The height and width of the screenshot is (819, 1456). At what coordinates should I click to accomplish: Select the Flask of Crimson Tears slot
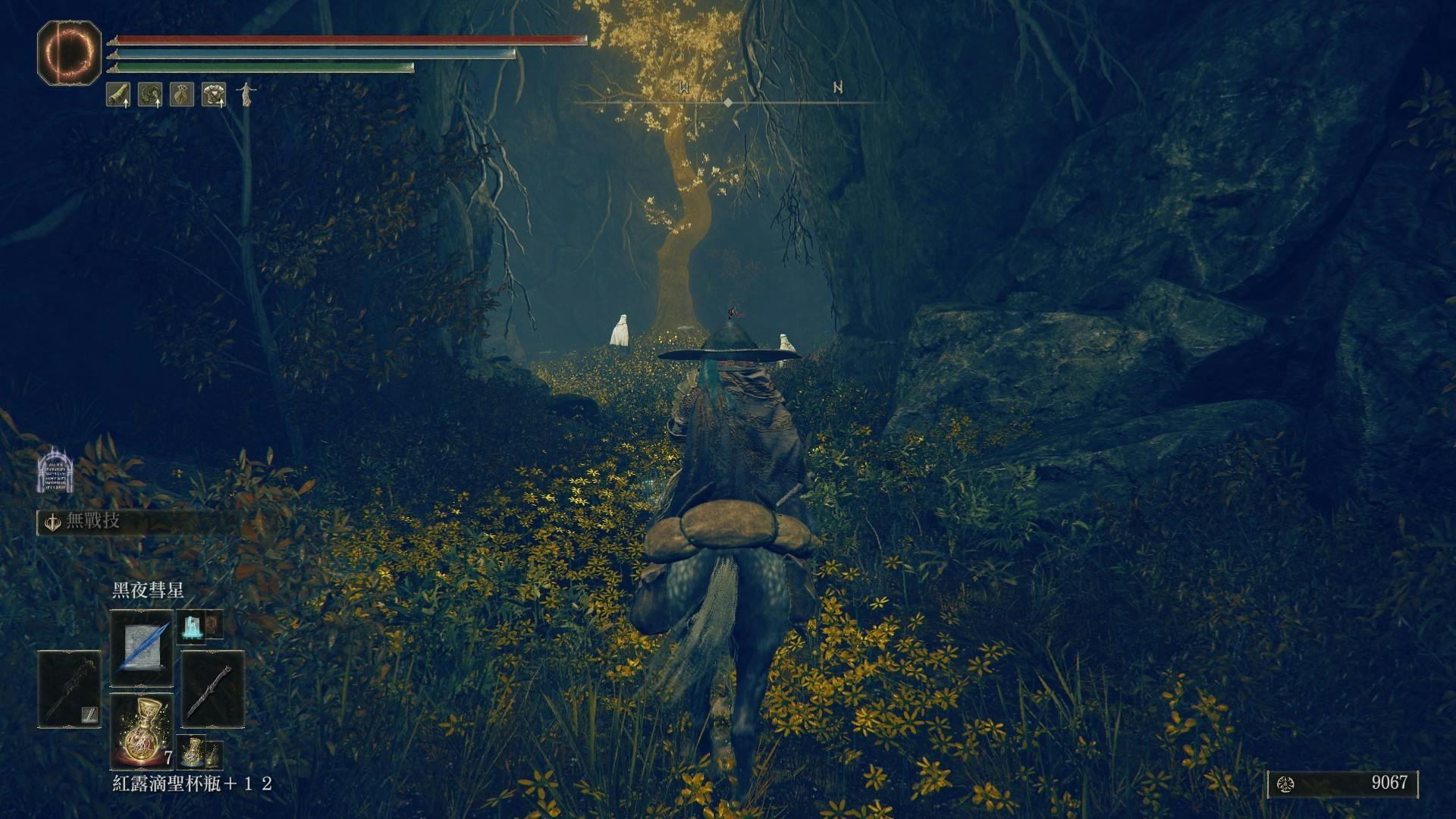(142, 729)
